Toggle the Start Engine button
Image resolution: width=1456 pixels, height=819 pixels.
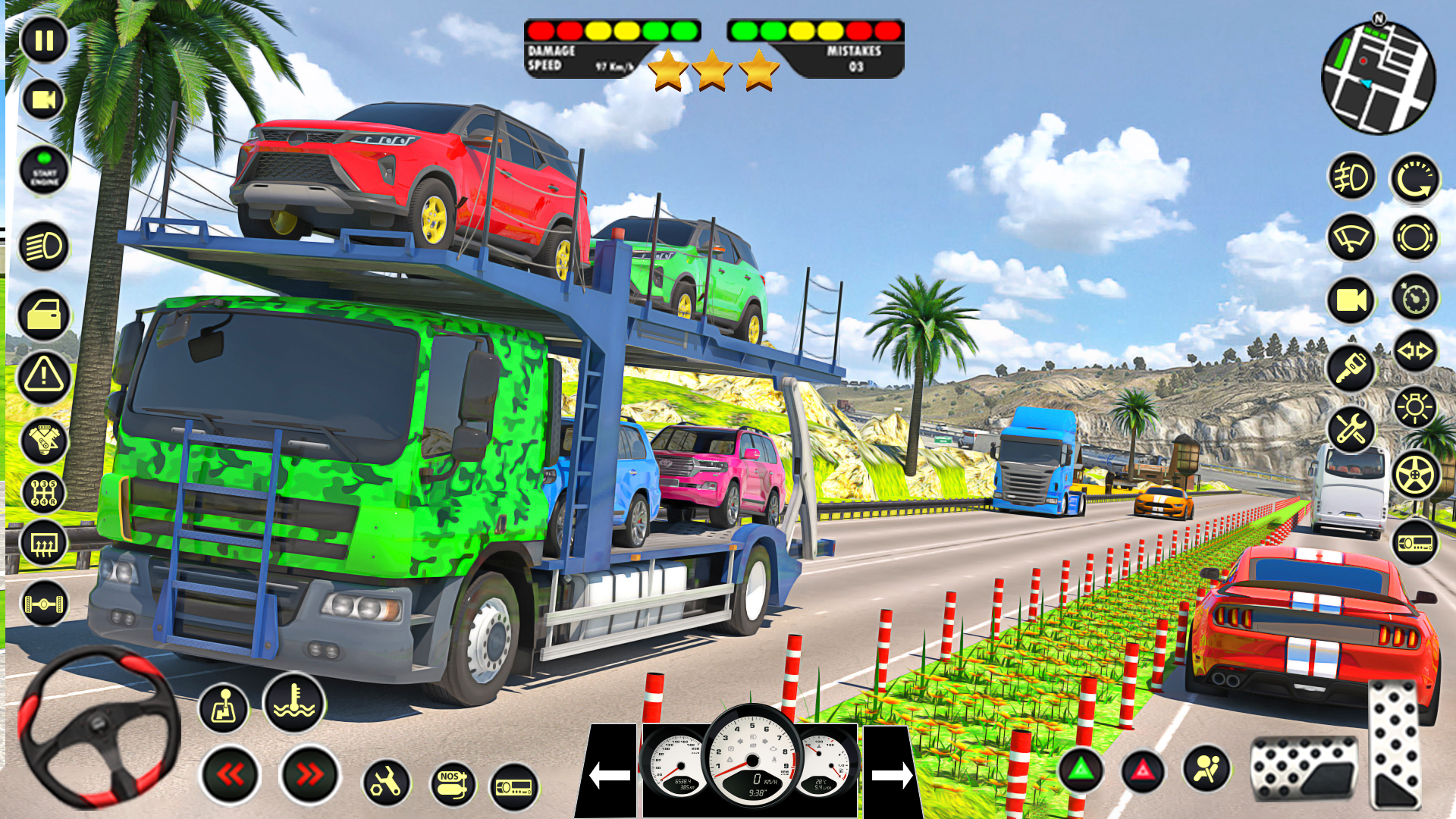(43, 168)
